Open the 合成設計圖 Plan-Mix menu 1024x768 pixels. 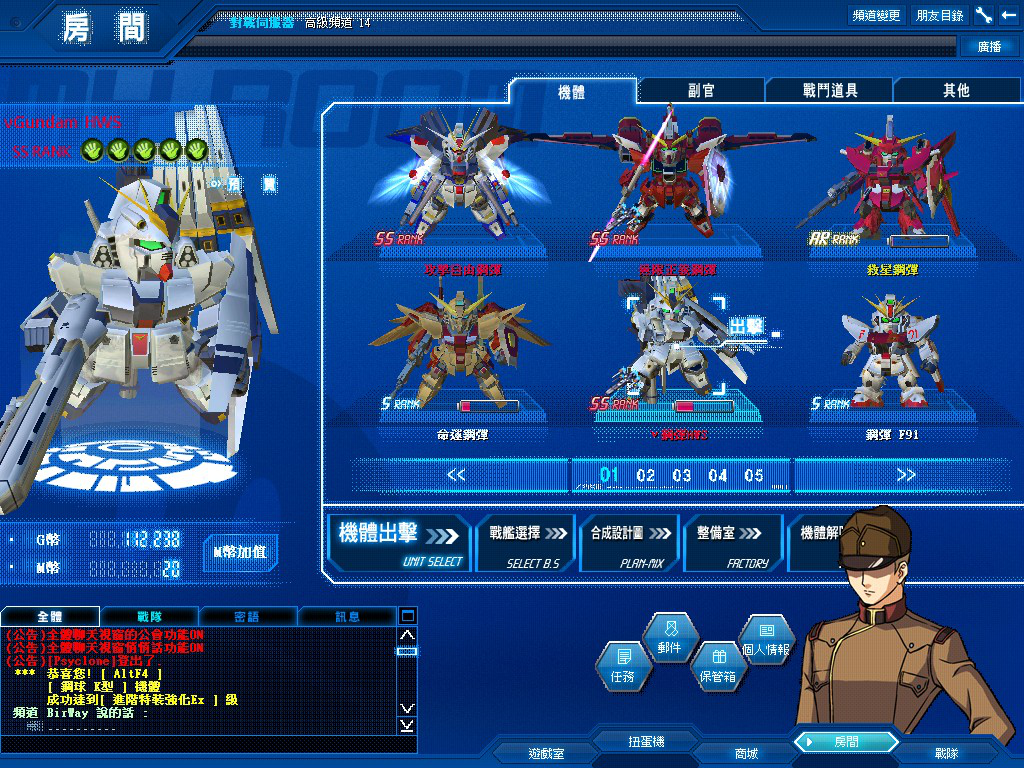click(630, 543)
